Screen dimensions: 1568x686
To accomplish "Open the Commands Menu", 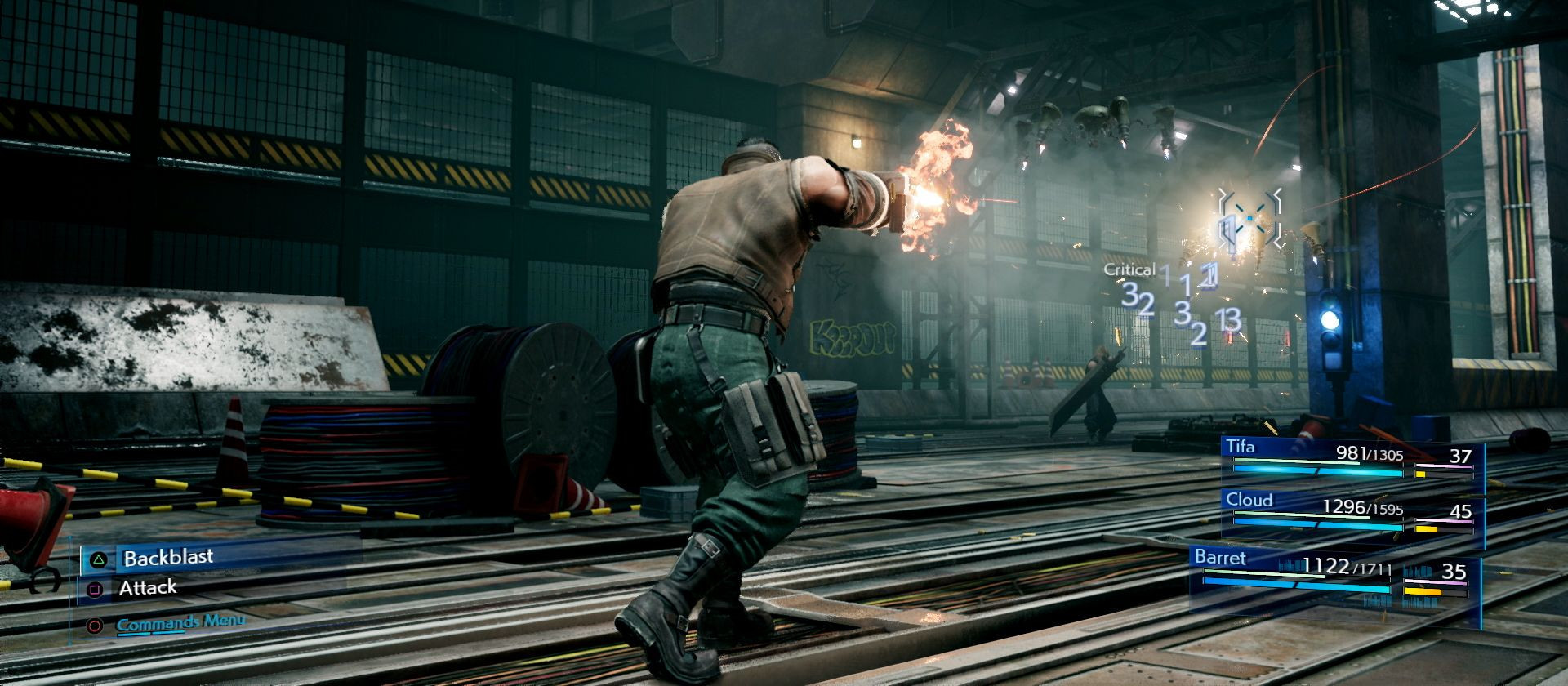I will (180, 624).
